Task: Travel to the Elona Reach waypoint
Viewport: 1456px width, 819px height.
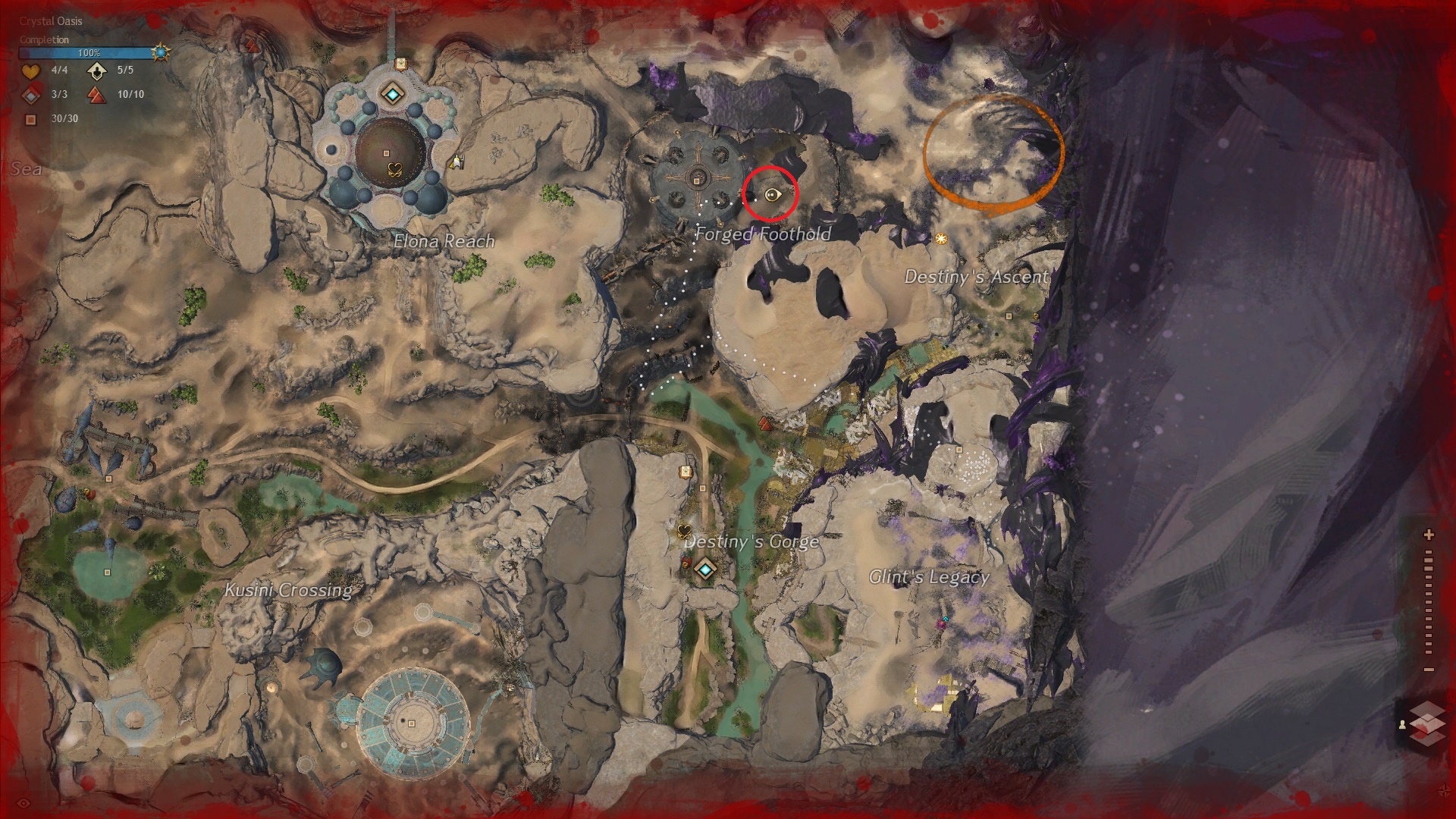Action: pos(392,95)
